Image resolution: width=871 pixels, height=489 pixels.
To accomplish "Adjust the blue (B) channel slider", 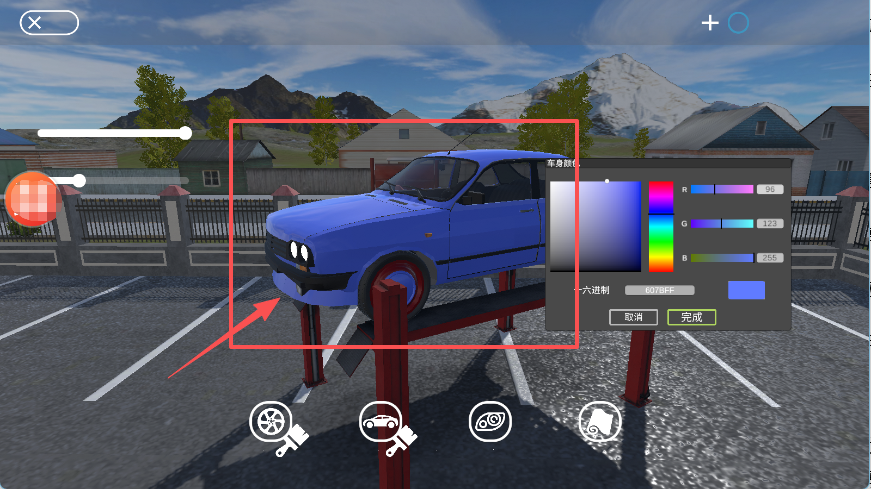I will (x=721, y=258).
